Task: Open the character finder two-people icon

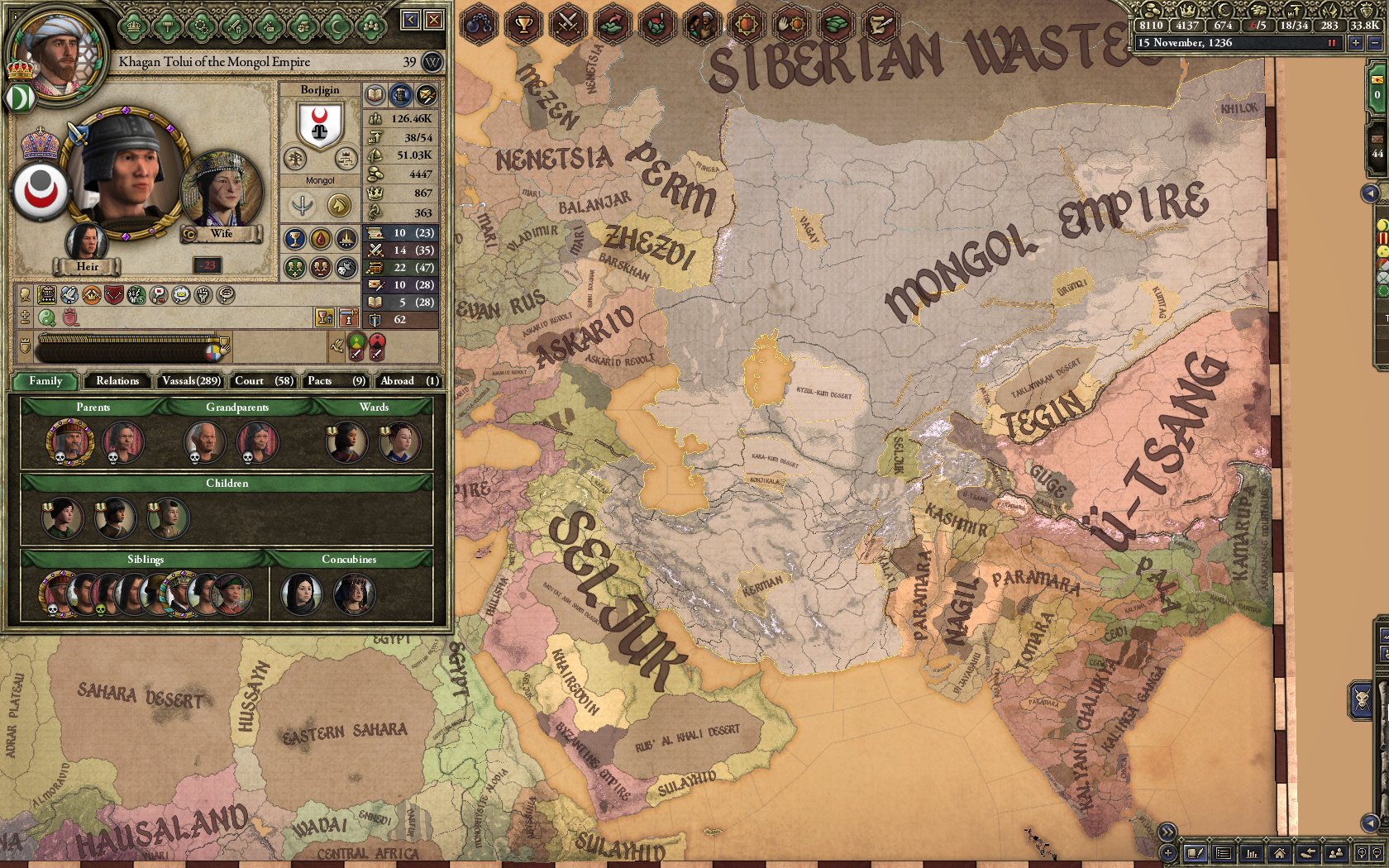Action: [x=1337, y=852]
